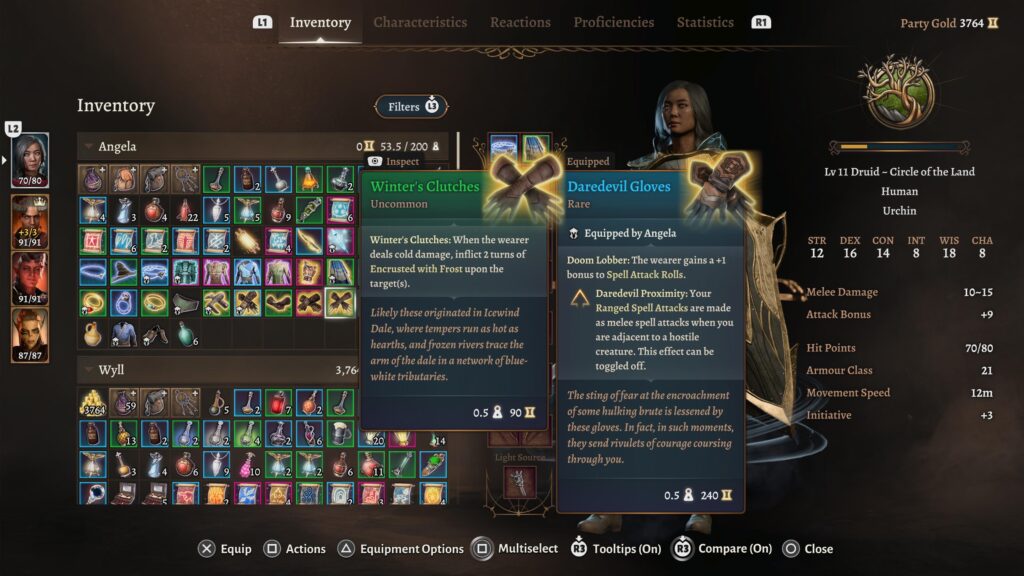The width and height of the screenshot is (1024, 576).
Task: Collapse Wyll's inventory section
Action: [88, 370]
